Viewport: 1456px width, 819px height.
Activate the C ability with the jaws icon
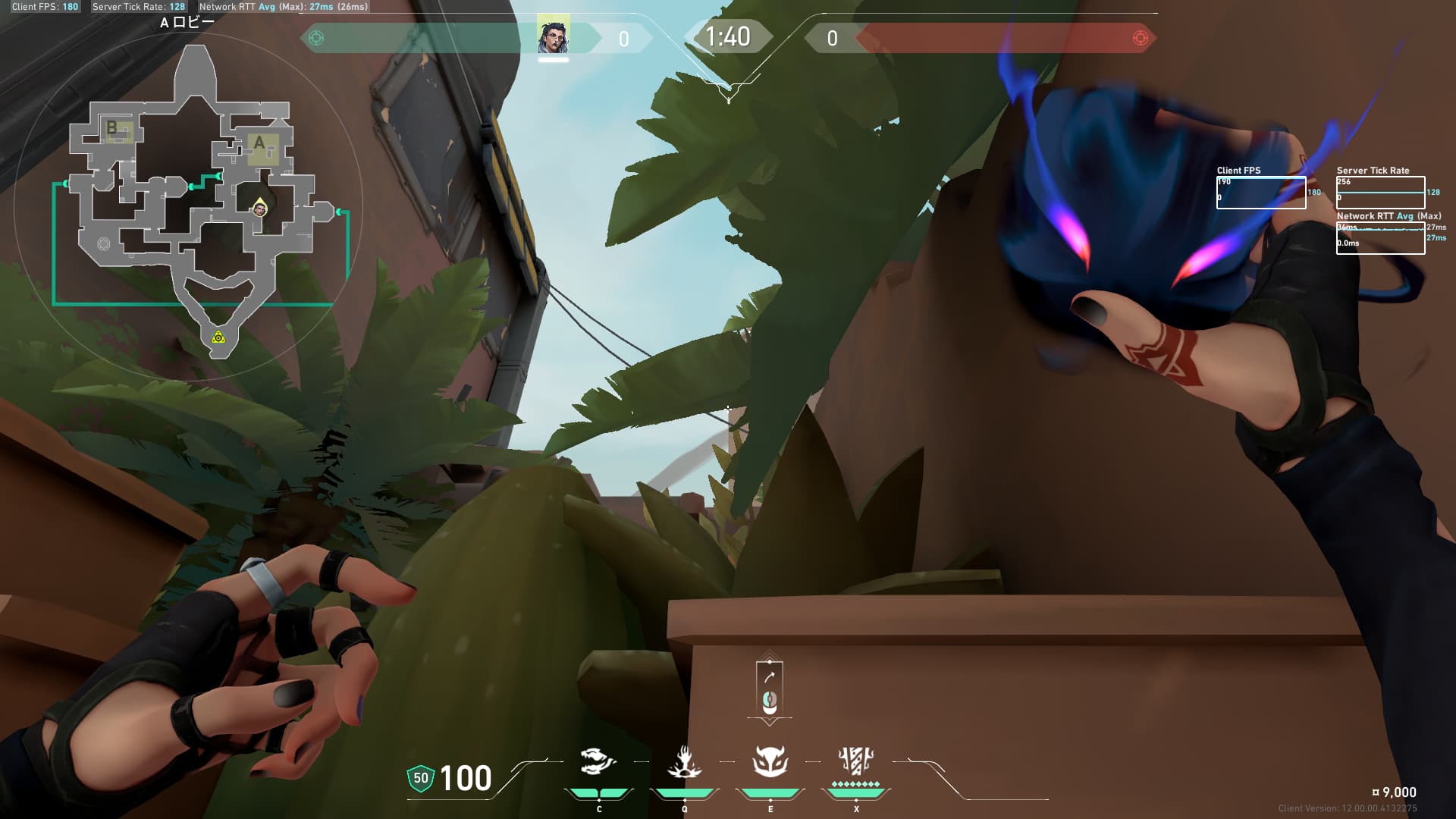(598, 761)
